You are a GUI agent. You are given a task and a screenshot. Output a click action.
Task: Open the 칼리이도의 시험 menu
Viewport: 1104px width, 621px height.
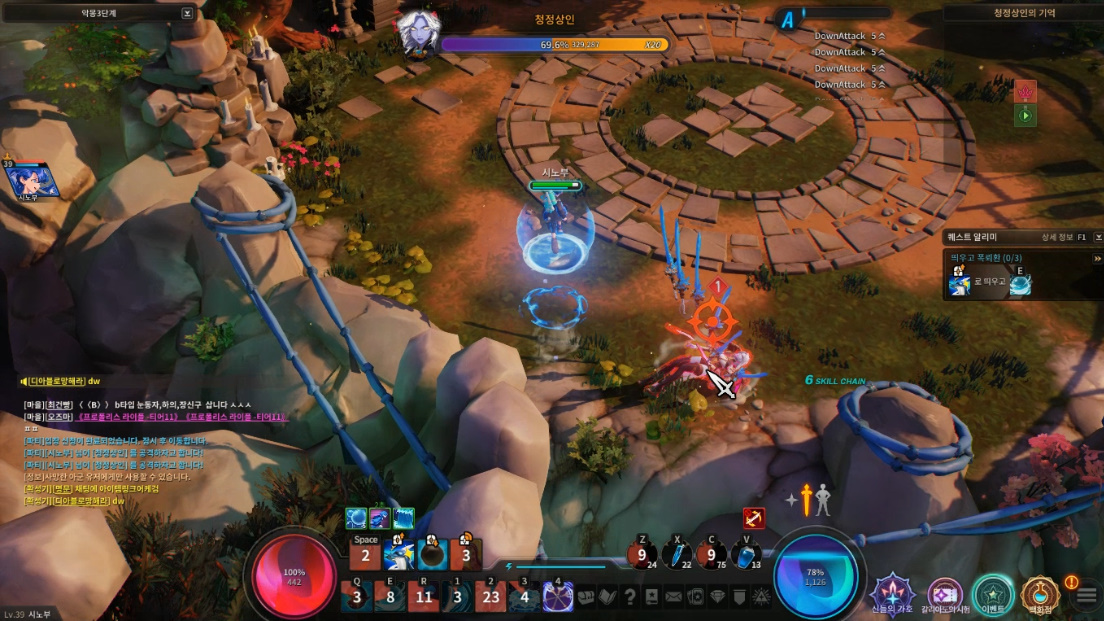(x=944, y=594)
